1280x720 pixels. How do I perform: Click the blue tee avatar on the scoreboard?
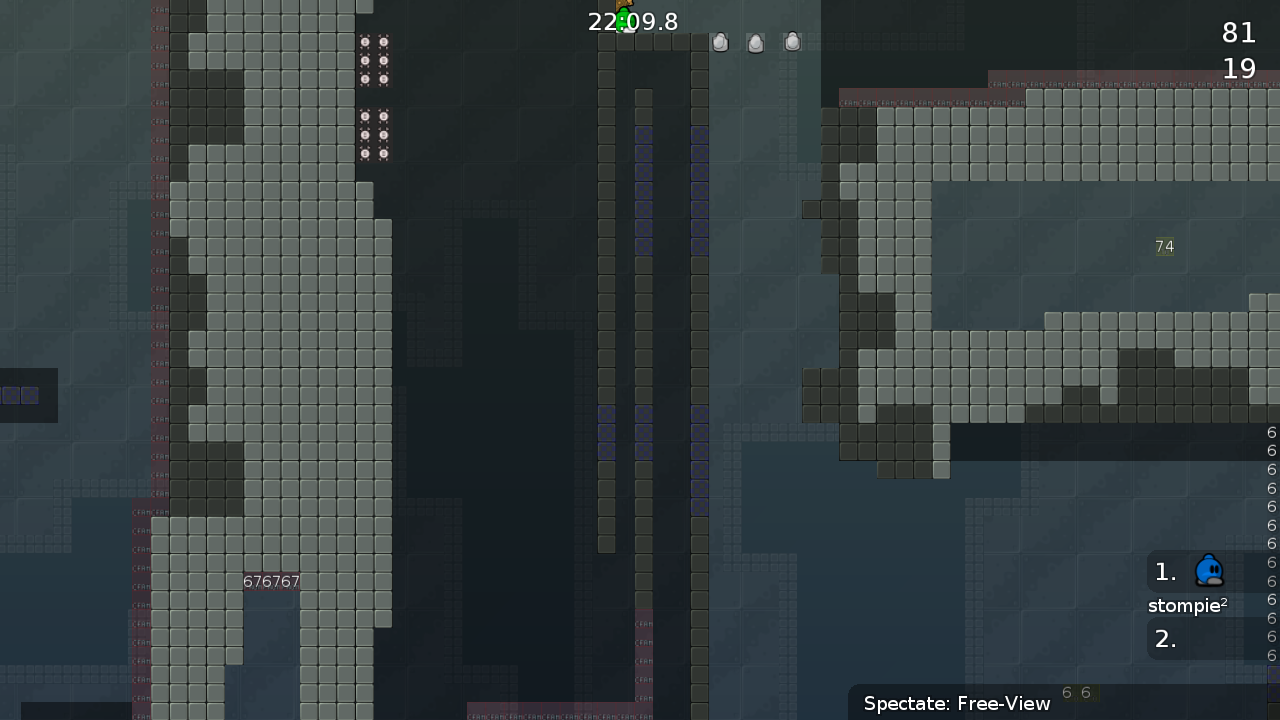pyautogui.click(x=1209, y=570)
